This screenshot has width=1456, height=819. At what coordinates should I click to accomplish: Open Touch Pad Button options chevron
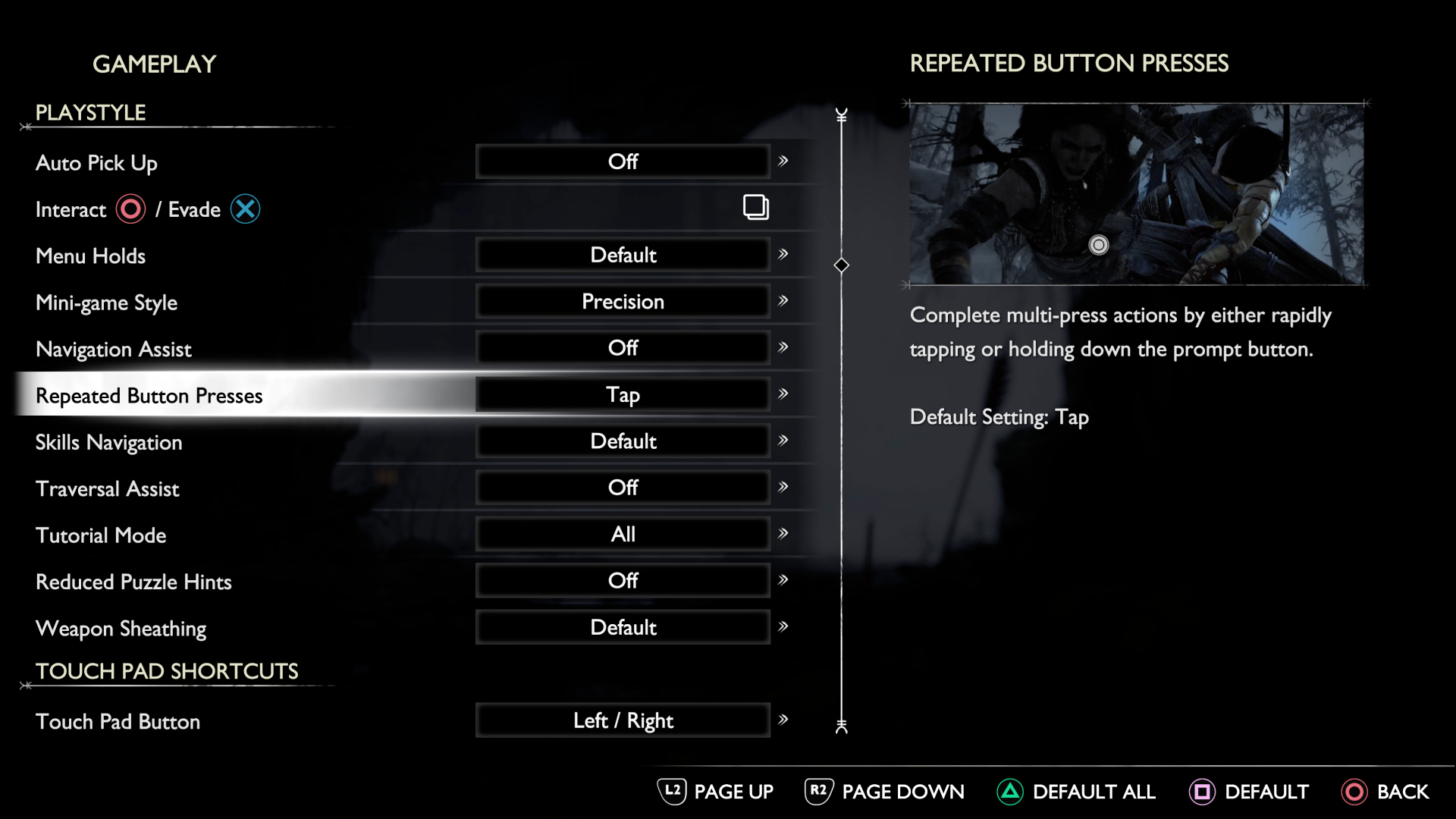783,720
